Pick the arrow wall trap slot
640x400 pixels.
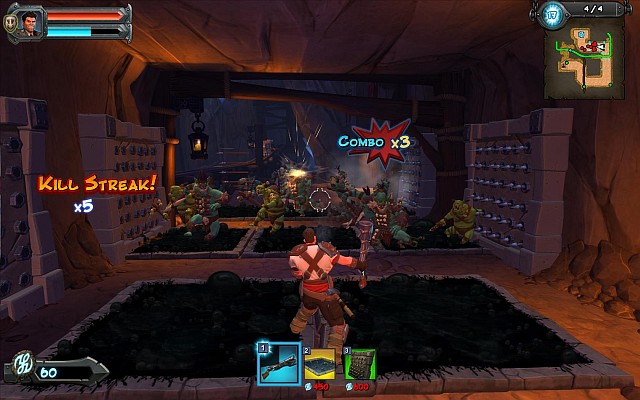(359, 364)
